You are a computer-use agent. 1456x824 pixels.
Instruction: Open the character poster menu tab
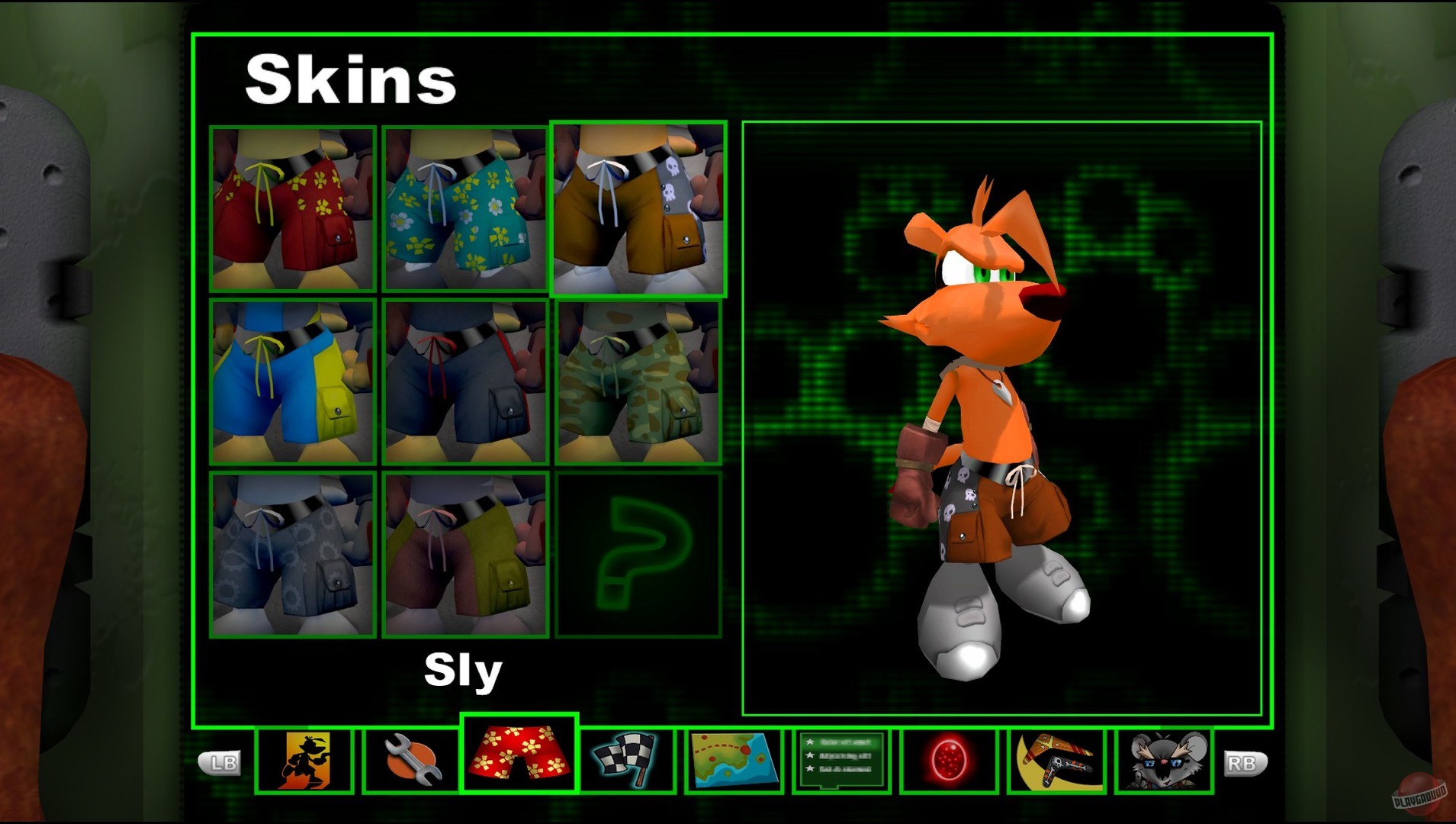click(x=307, y=763)
